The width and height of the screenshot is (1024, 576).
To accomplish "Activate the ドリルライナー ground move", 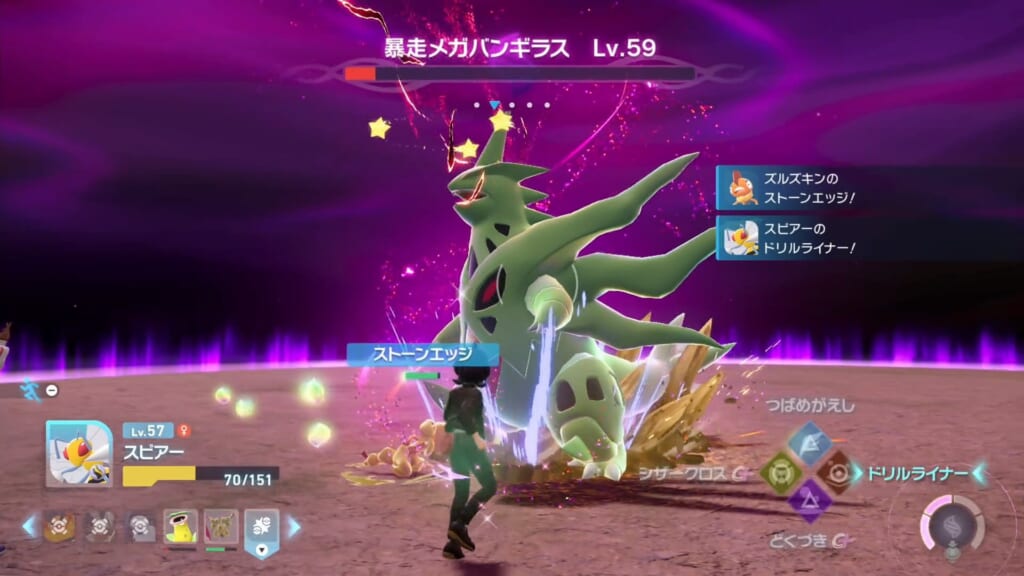I will (x=836, y=471).
